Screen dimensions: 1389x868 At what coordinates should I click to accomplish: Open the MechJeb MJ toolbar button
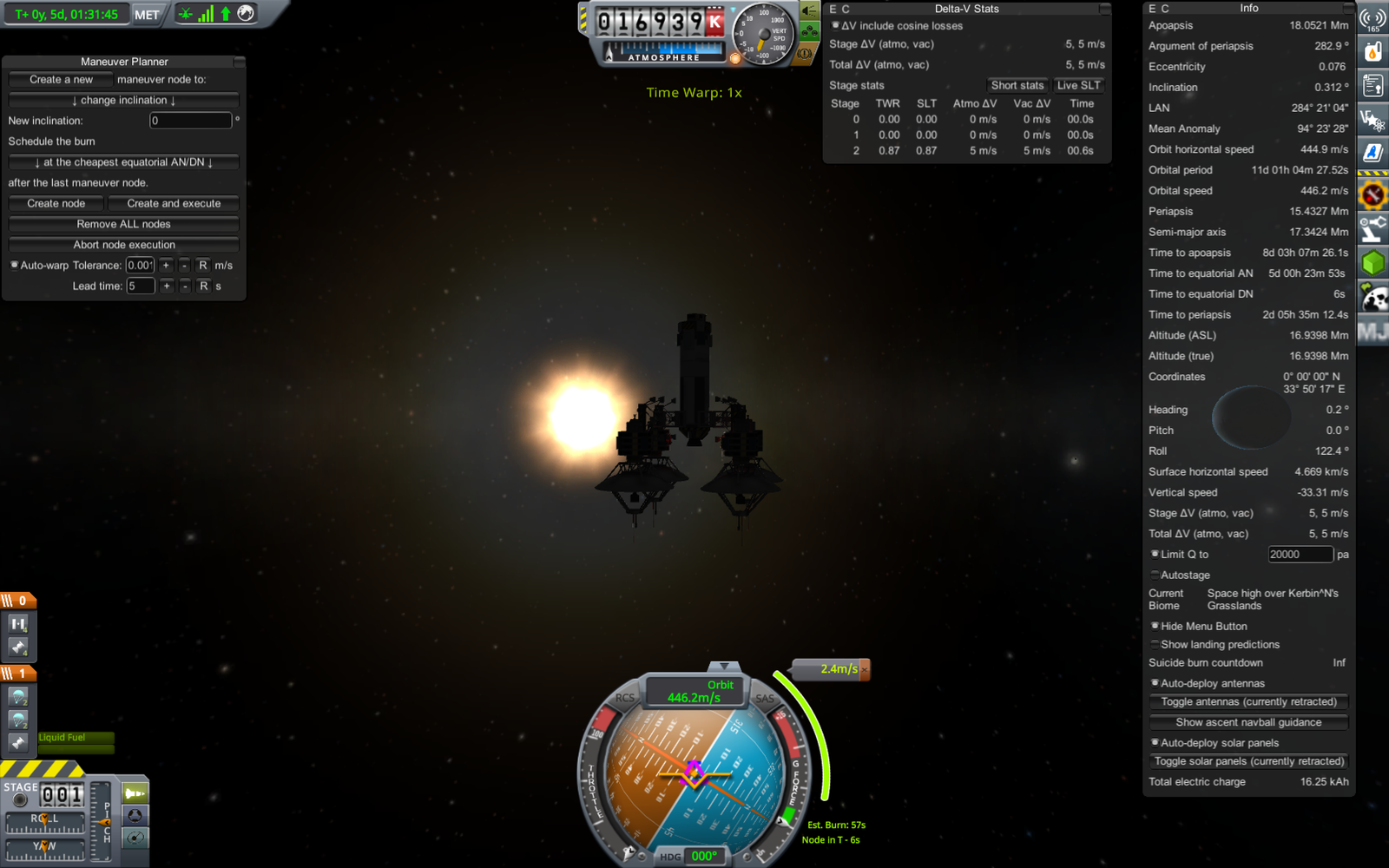point(1373,332)
